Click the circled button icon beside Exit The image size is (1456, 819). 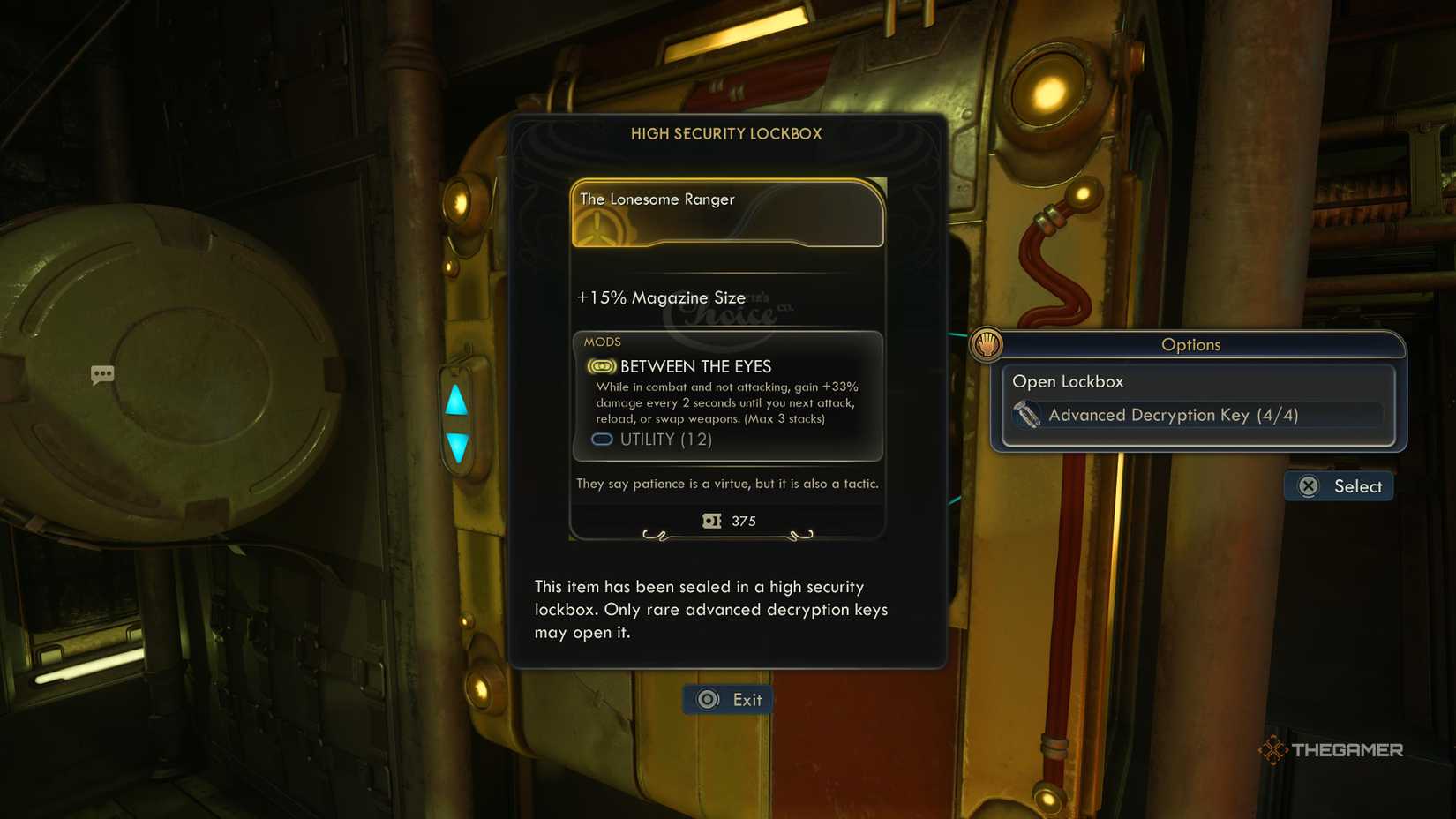coord(706,699)
